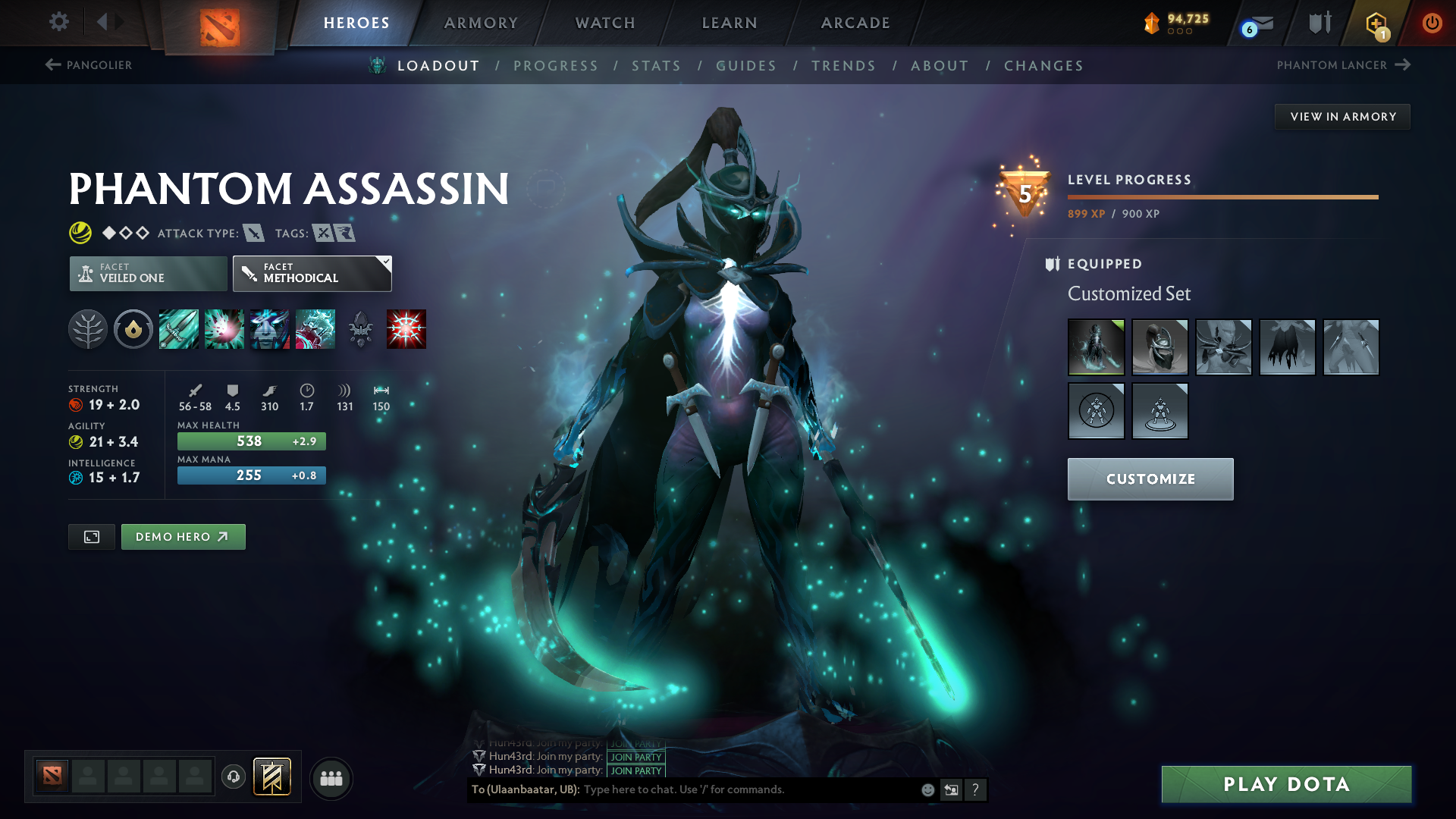Image resolution: width=1456 pixels, height=819 pixels.
Task: Launch Demo Hero mode
Action: pos(183,537)
